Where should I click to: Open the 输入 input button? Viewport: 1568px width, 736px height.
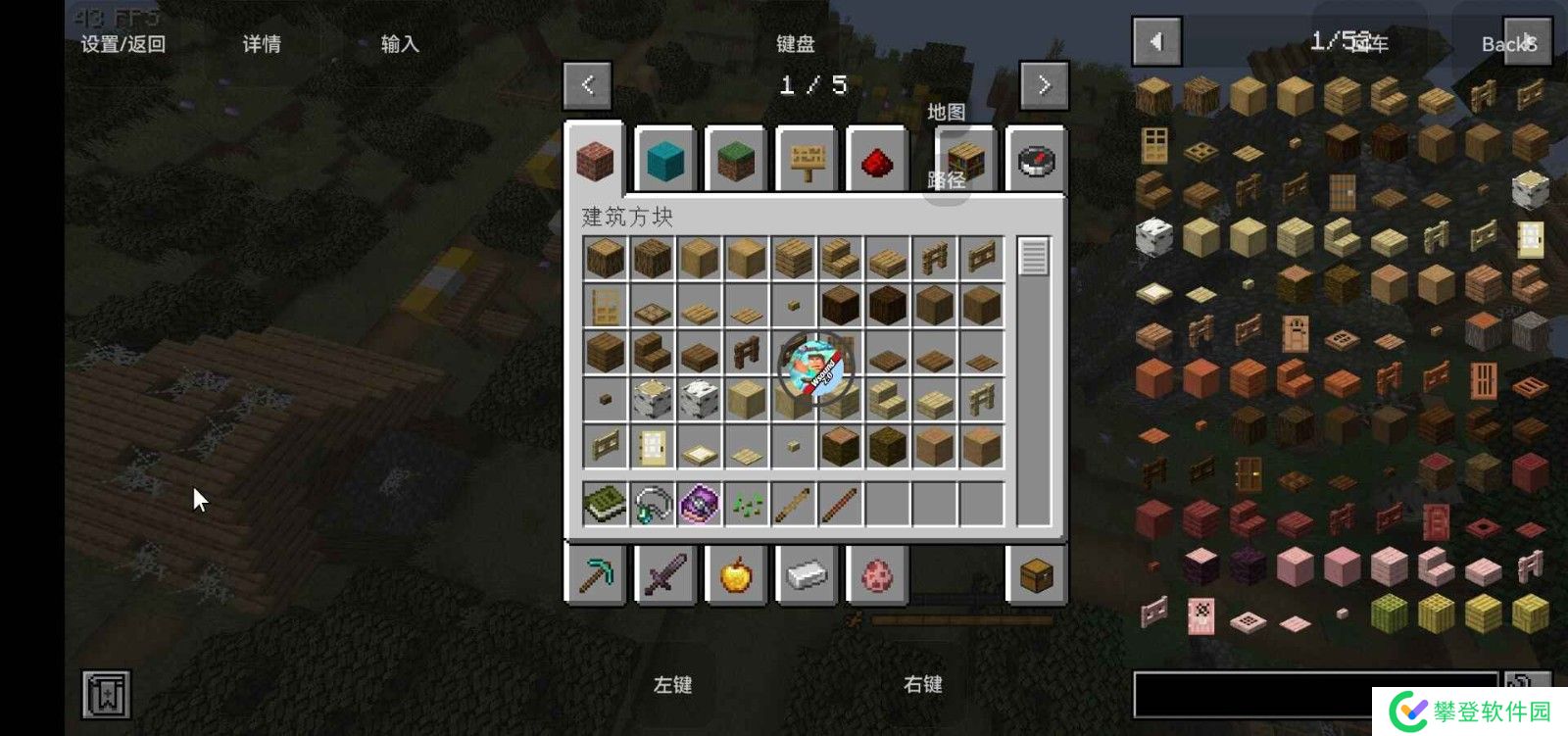pyautogui.click(x=400, y=44)
